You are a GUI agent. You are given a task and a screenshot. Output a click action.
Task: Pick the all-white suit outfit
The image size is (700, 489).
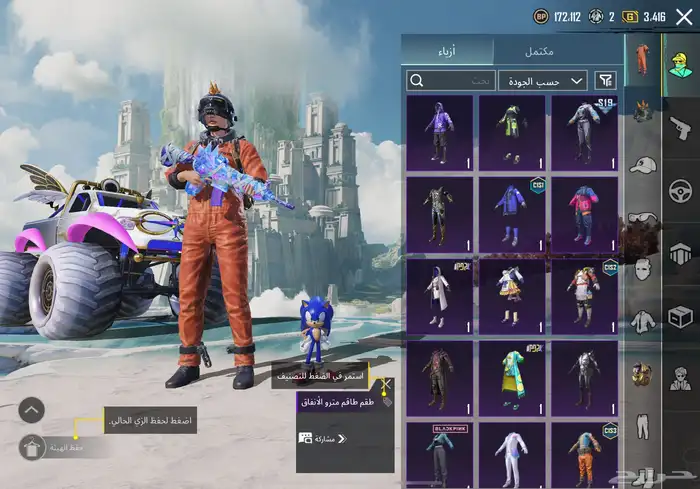click(x=512, y=454)
